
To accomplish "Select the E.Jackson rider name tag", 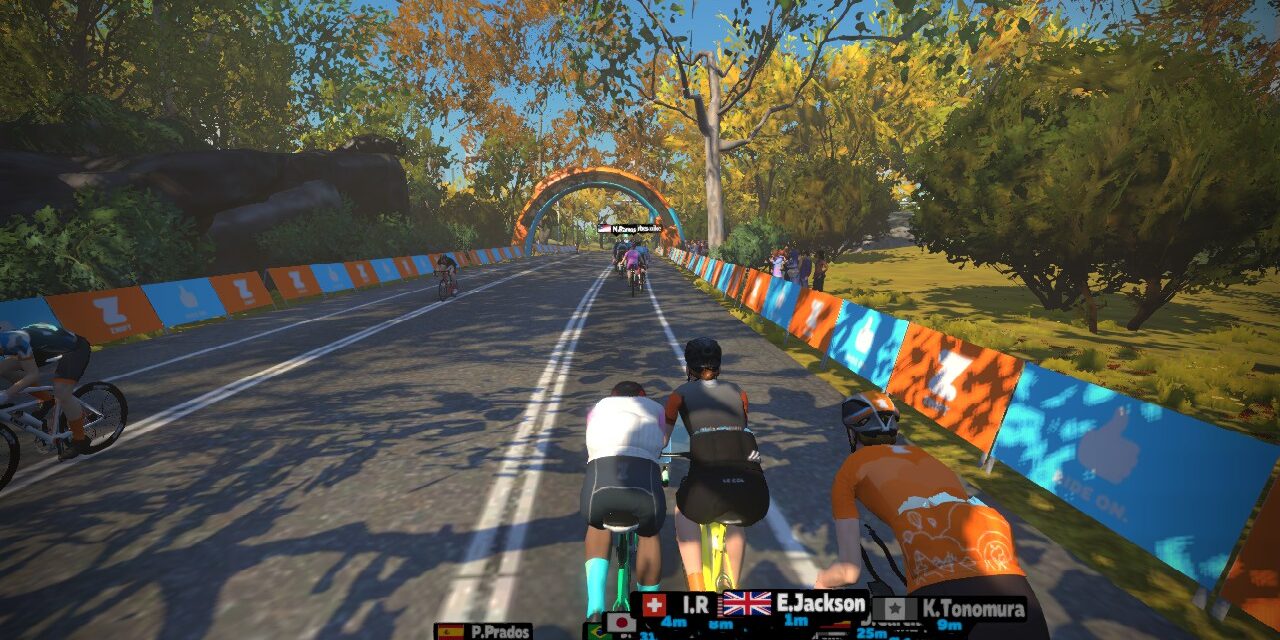I will point(794,604).
